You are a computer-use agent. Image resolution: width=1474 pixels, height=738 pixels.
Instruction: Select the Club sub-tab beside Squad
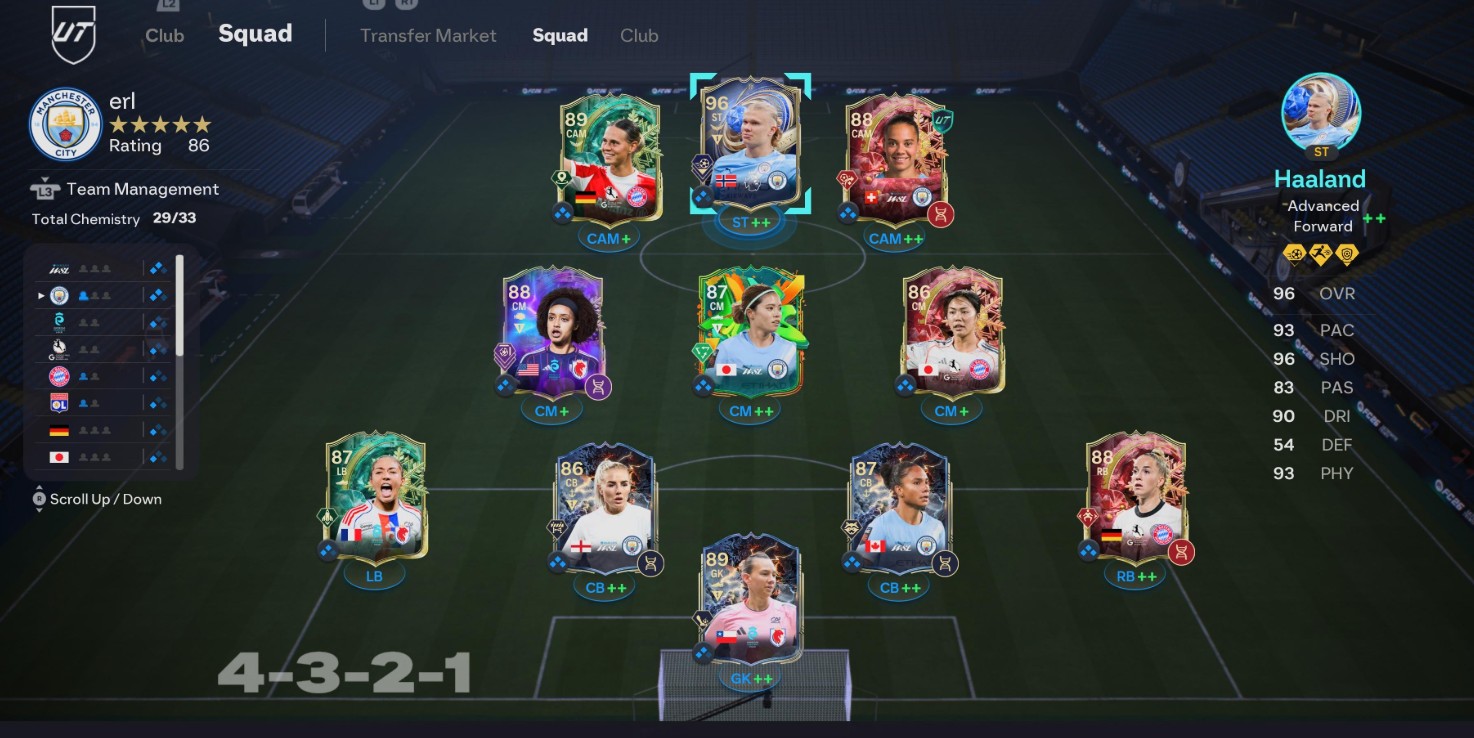pyautogui.click(x=639, y=35)
